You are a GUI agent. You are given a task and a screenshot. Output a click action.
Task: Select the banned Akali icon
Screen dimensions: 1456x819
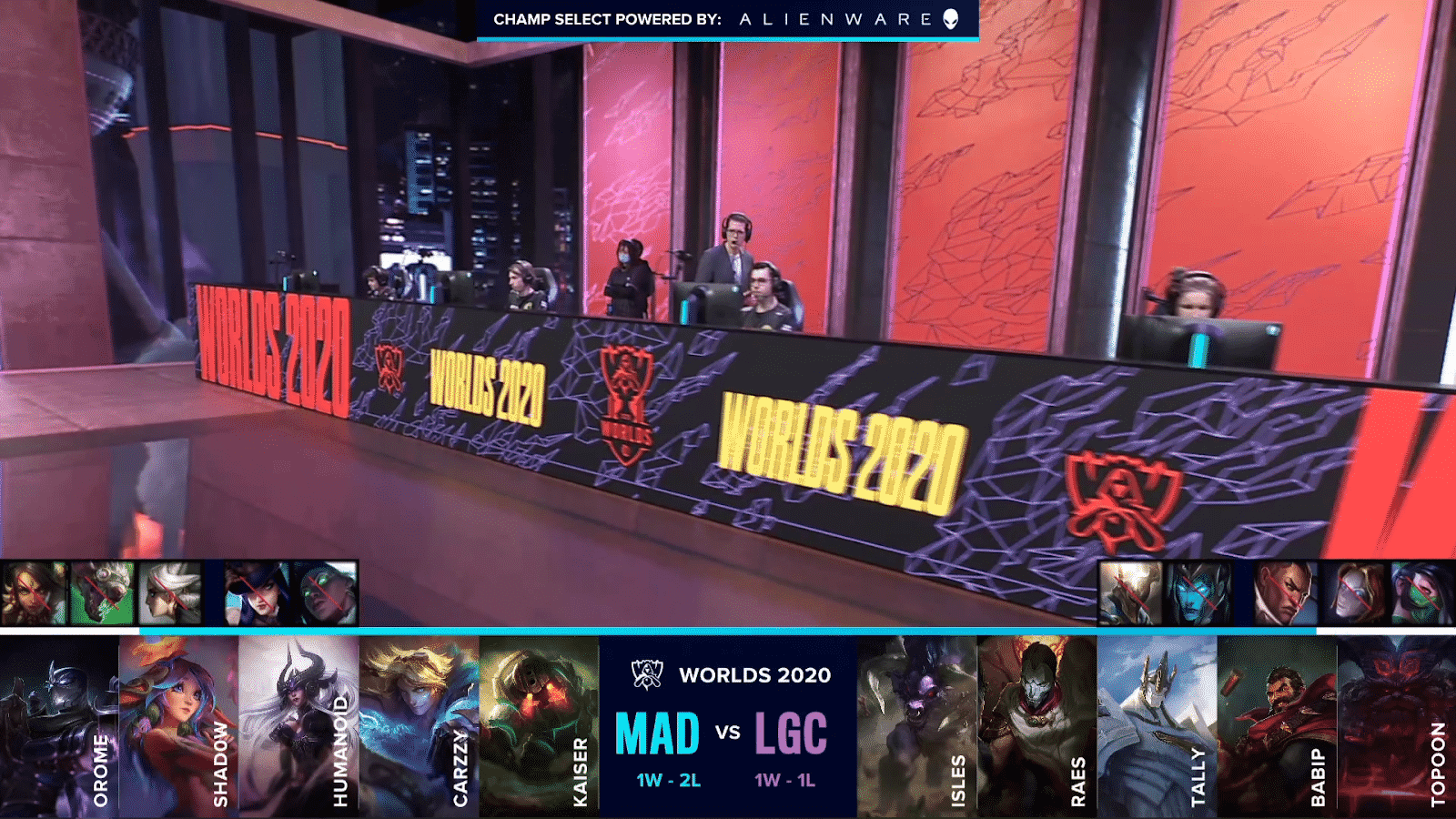(1421, 593)
